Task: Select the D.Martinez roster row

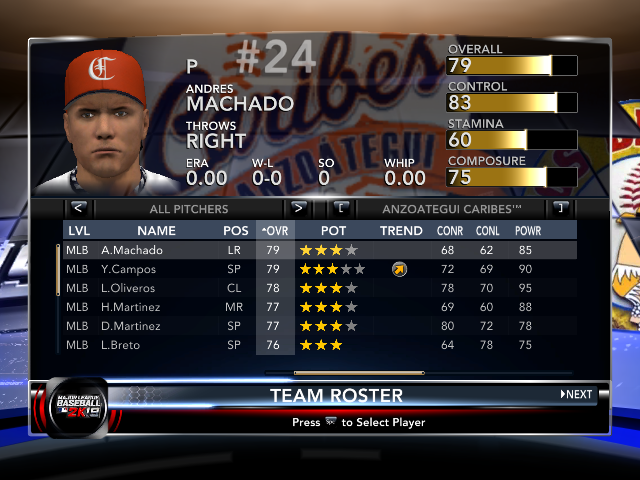Action: click(x=133, y=326)
